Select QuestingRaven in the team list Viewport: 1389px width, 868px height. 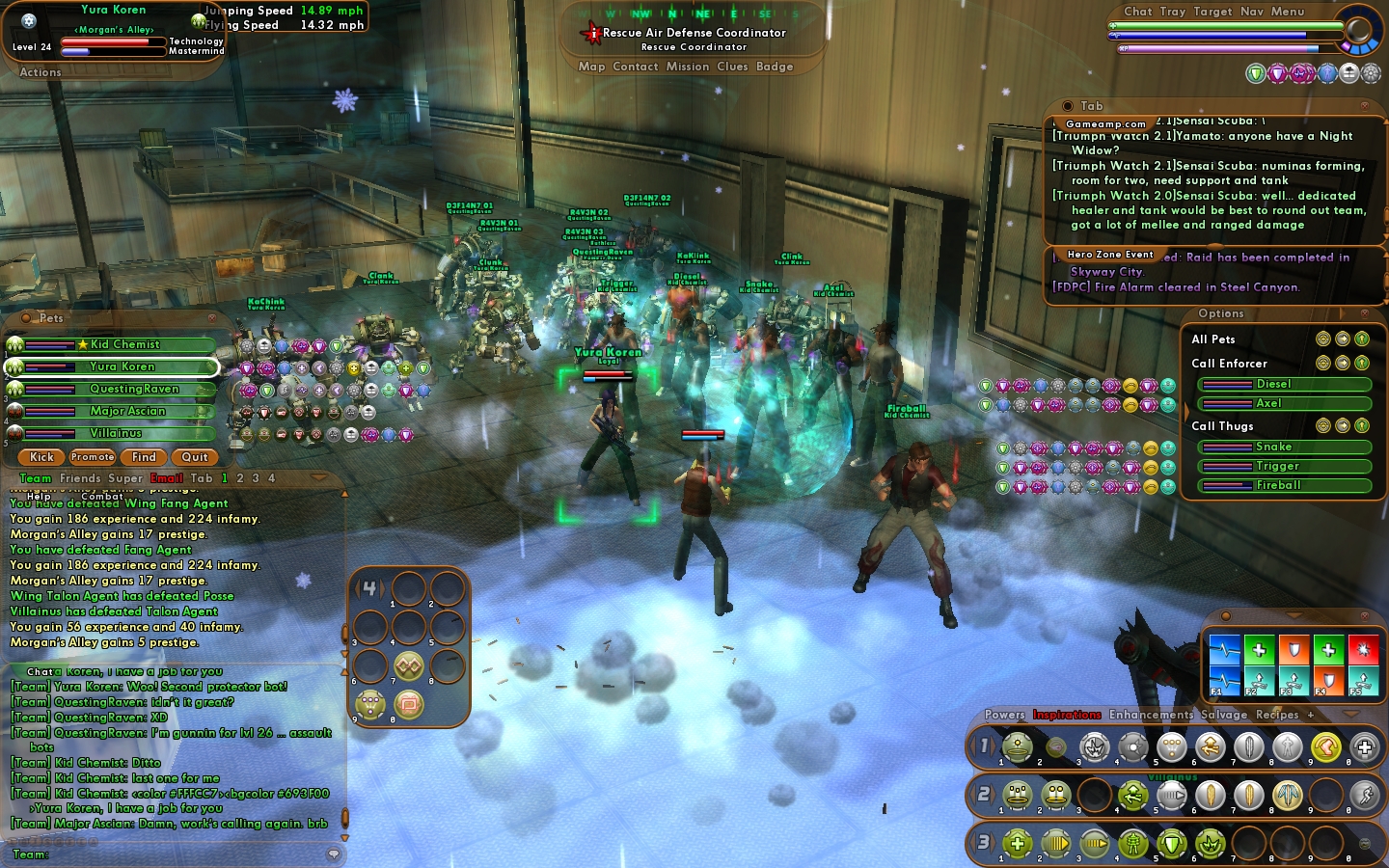[x=134, y=389]
